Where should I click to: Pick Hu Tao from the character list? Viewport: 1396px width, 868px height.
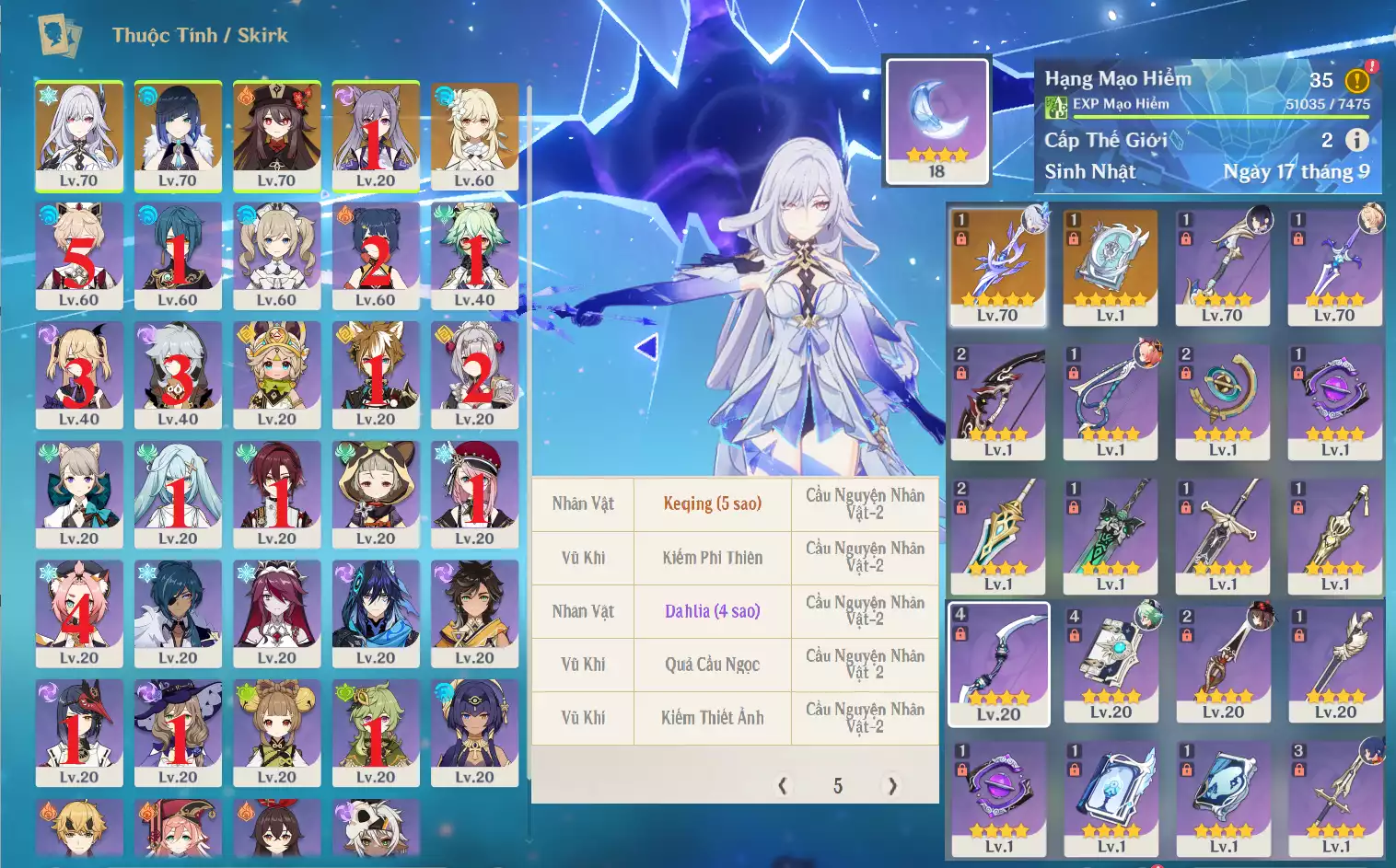coord(276,135)
